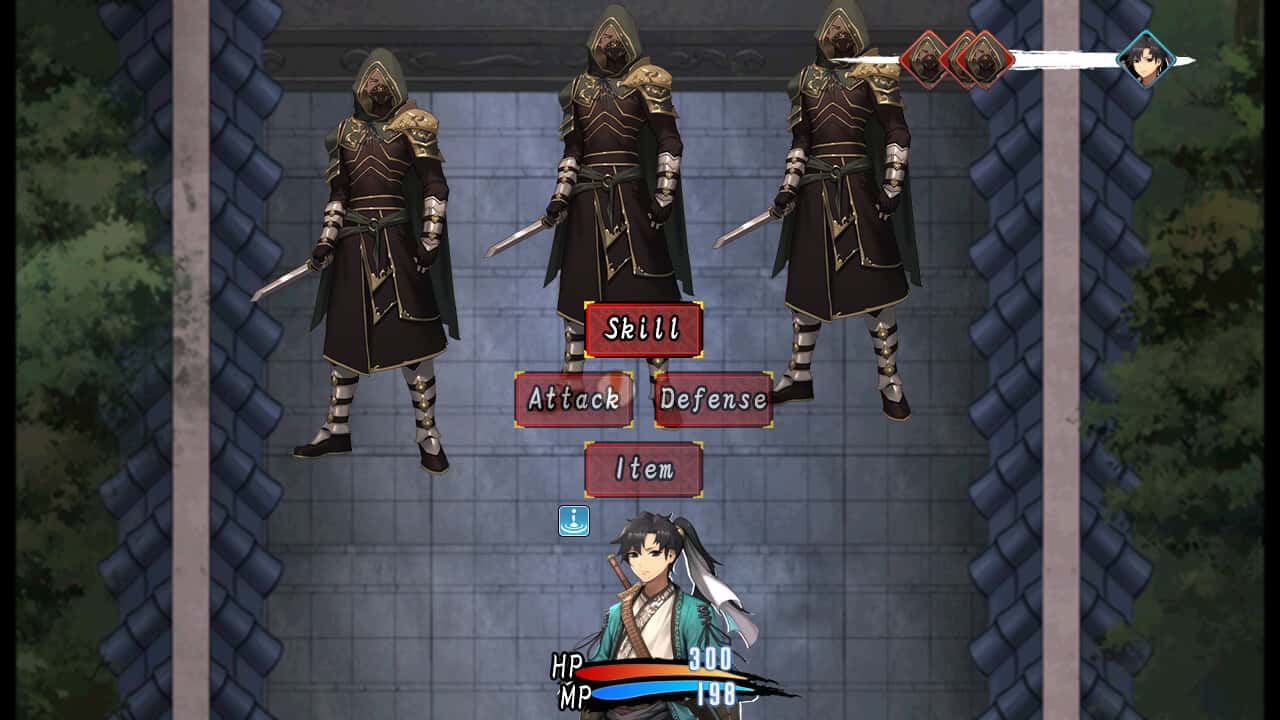Image resolution: width=1280 pixels, height=720 pixels.
Task: Click the Skill command button
Action: pos(641,330)
